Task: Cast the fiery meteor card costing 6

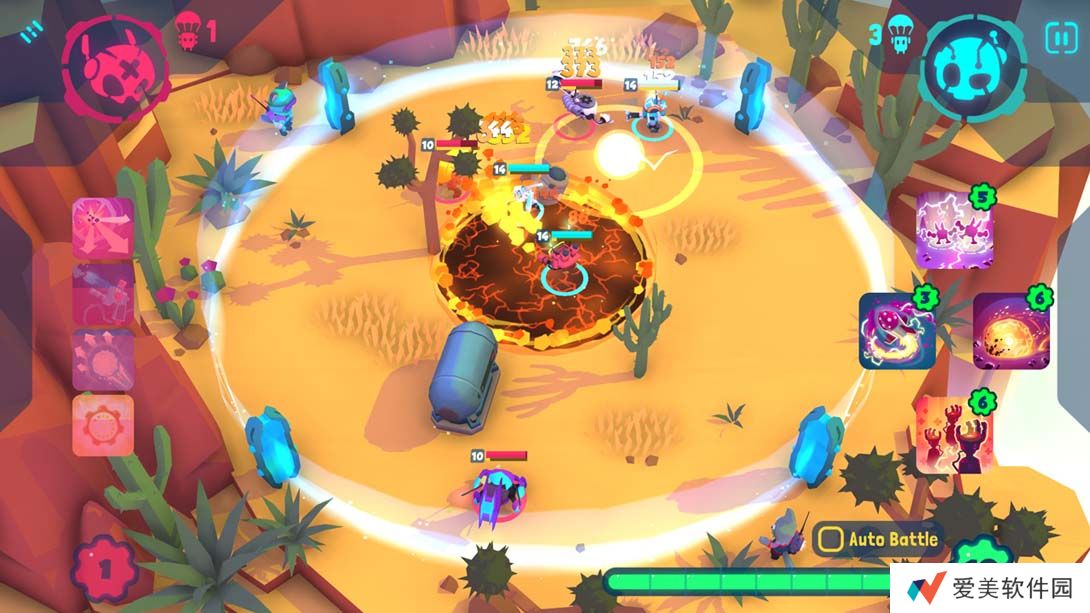Action: (1011, 331)
